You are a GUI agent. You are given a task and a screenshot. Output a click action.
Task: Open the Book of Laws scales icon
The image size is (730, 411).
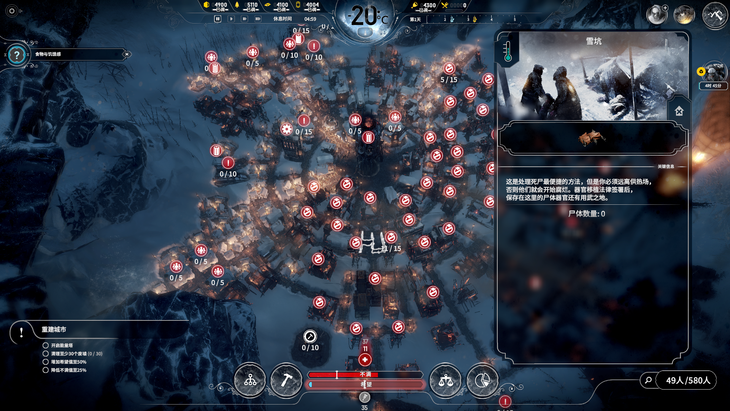pyautogui.click(x=445, y=380)
